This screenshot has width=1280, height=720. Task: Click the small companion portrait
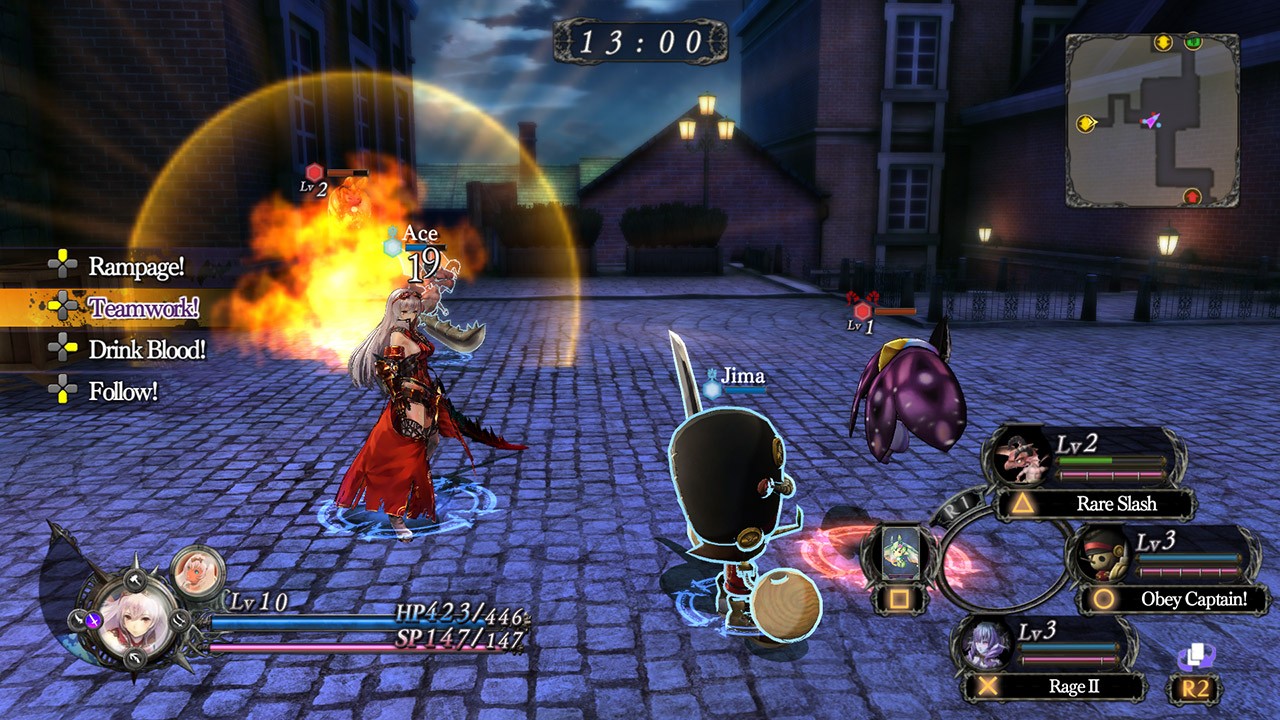pyautogui.click(x=198, y=570)
